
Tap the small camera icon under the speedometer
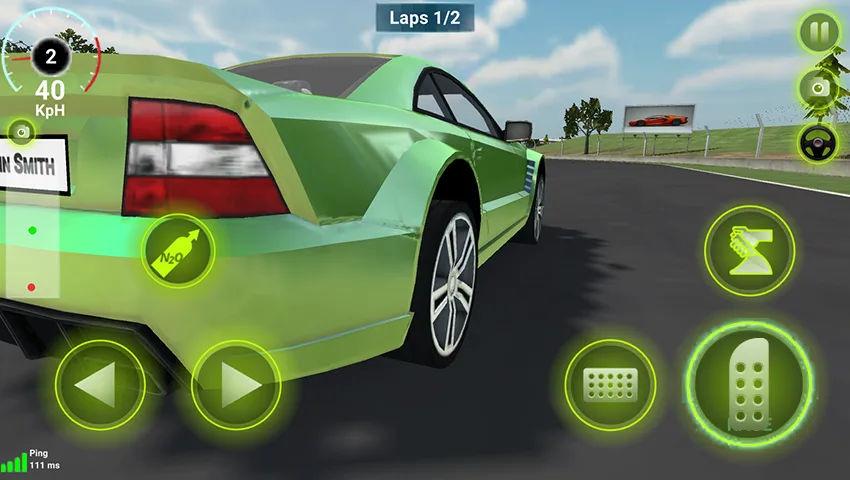[21, 132]
